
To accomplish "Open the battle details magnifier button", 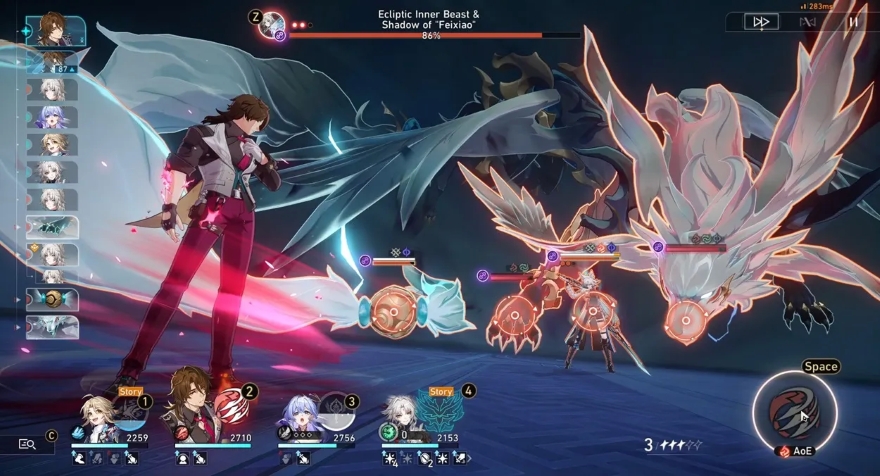I will [27, 444].
